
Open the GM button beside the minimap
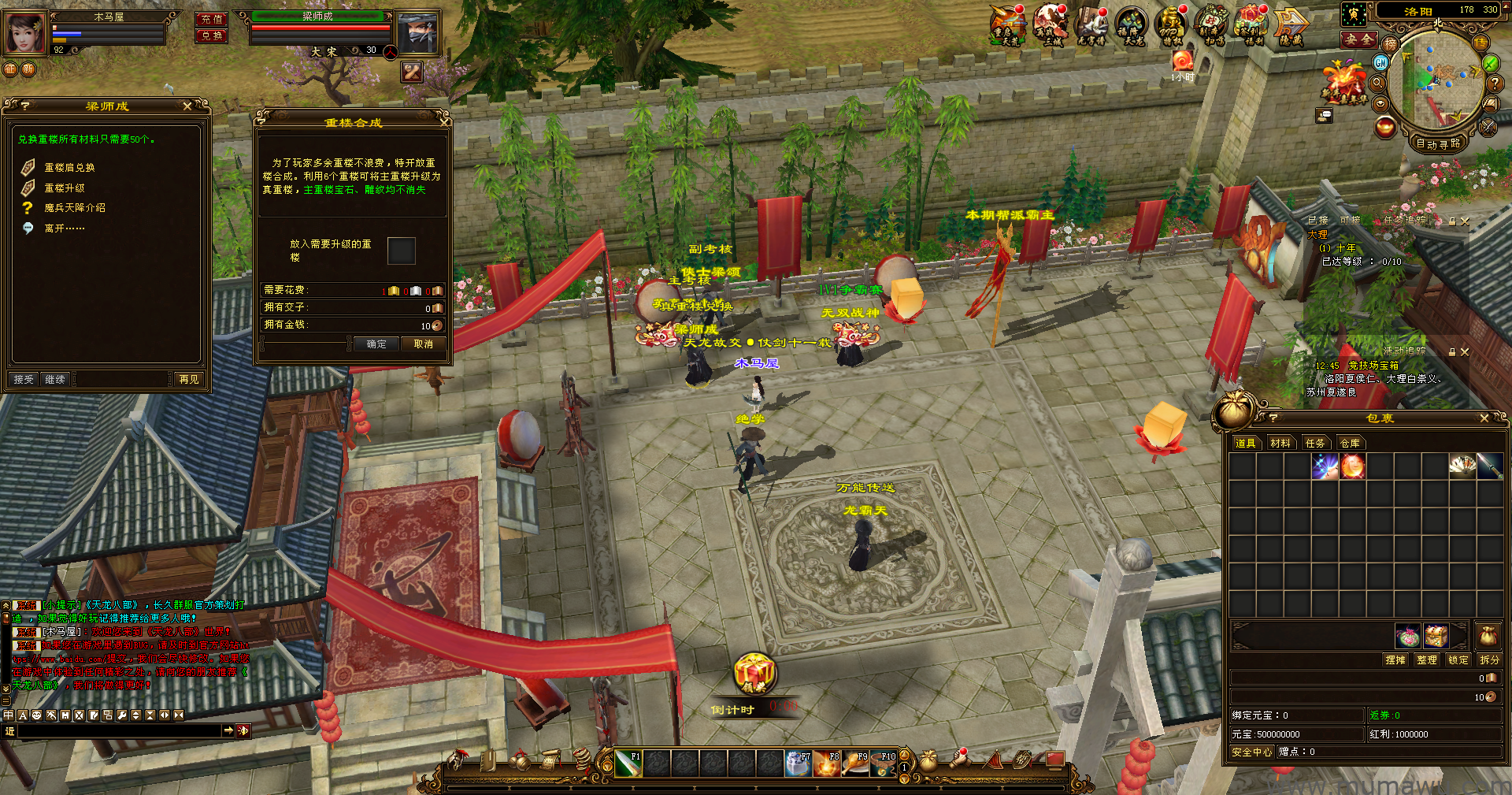[x=1380, y=61]
